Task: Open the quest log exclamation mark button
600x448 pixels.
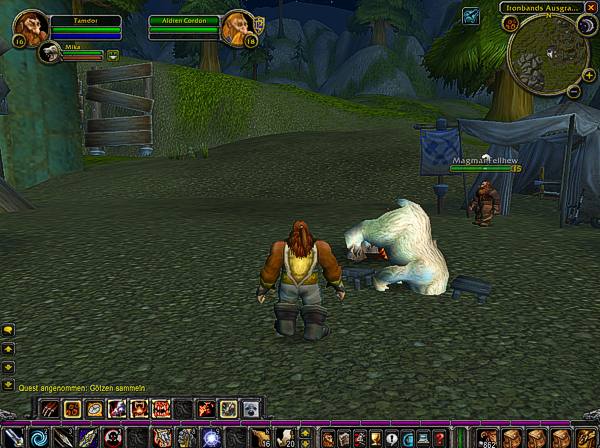Action: [x=391, y=438]
